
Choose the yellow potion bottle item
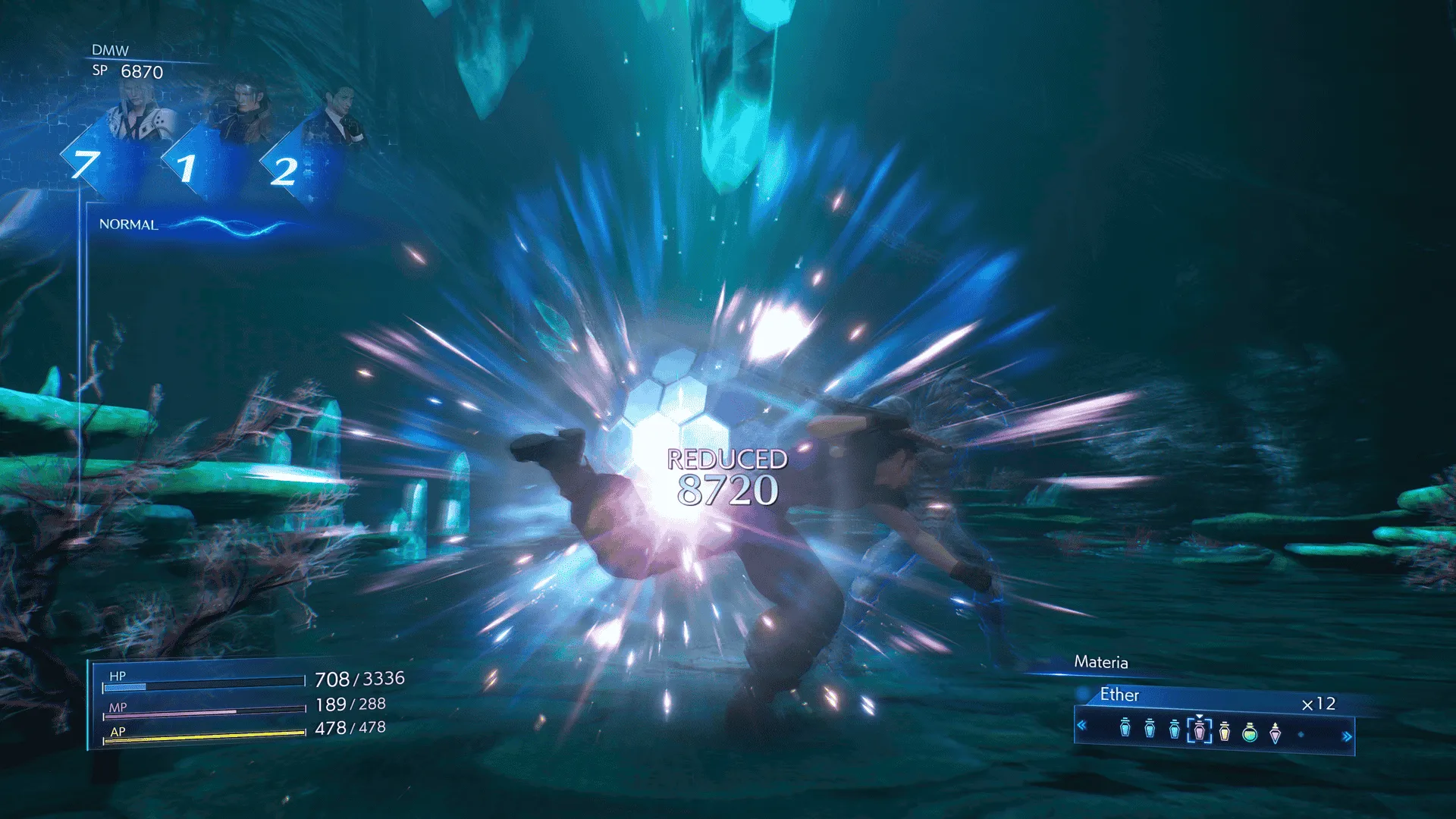point(1225,732)
